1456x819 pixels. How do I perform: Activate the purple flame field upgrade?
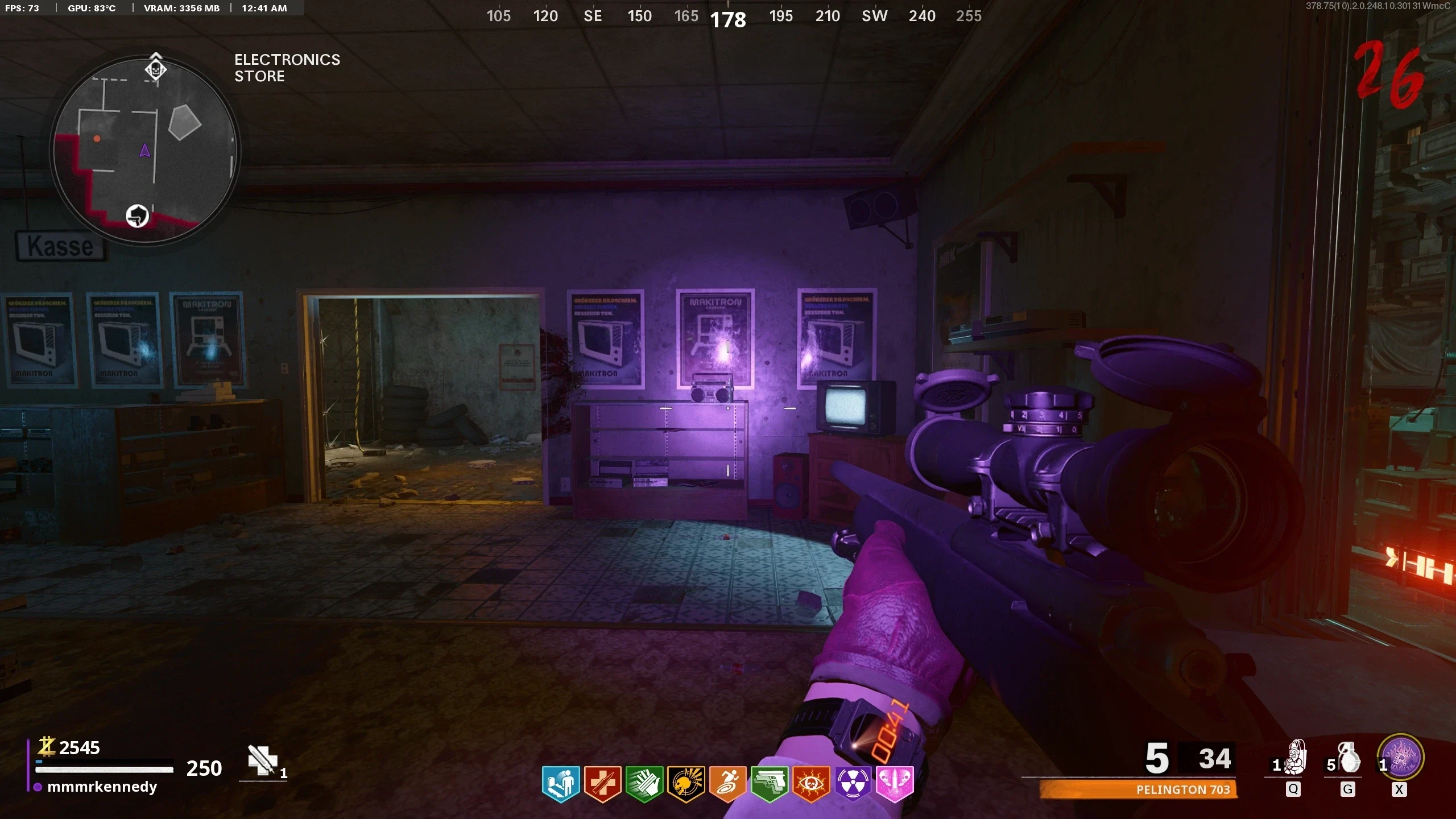(1400, 758)
